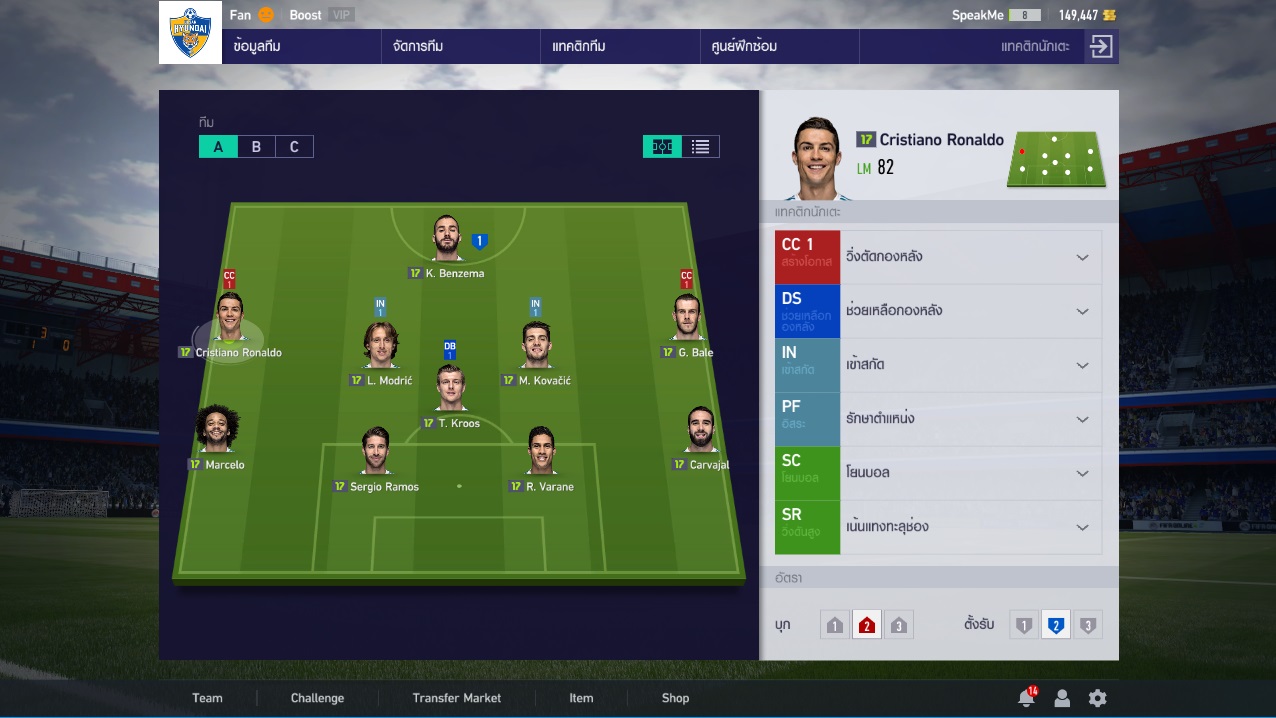This screenshot has width=1276, height=718.
Task: Click Sergio Ramos in defense
Action: (x=376, y=453)
